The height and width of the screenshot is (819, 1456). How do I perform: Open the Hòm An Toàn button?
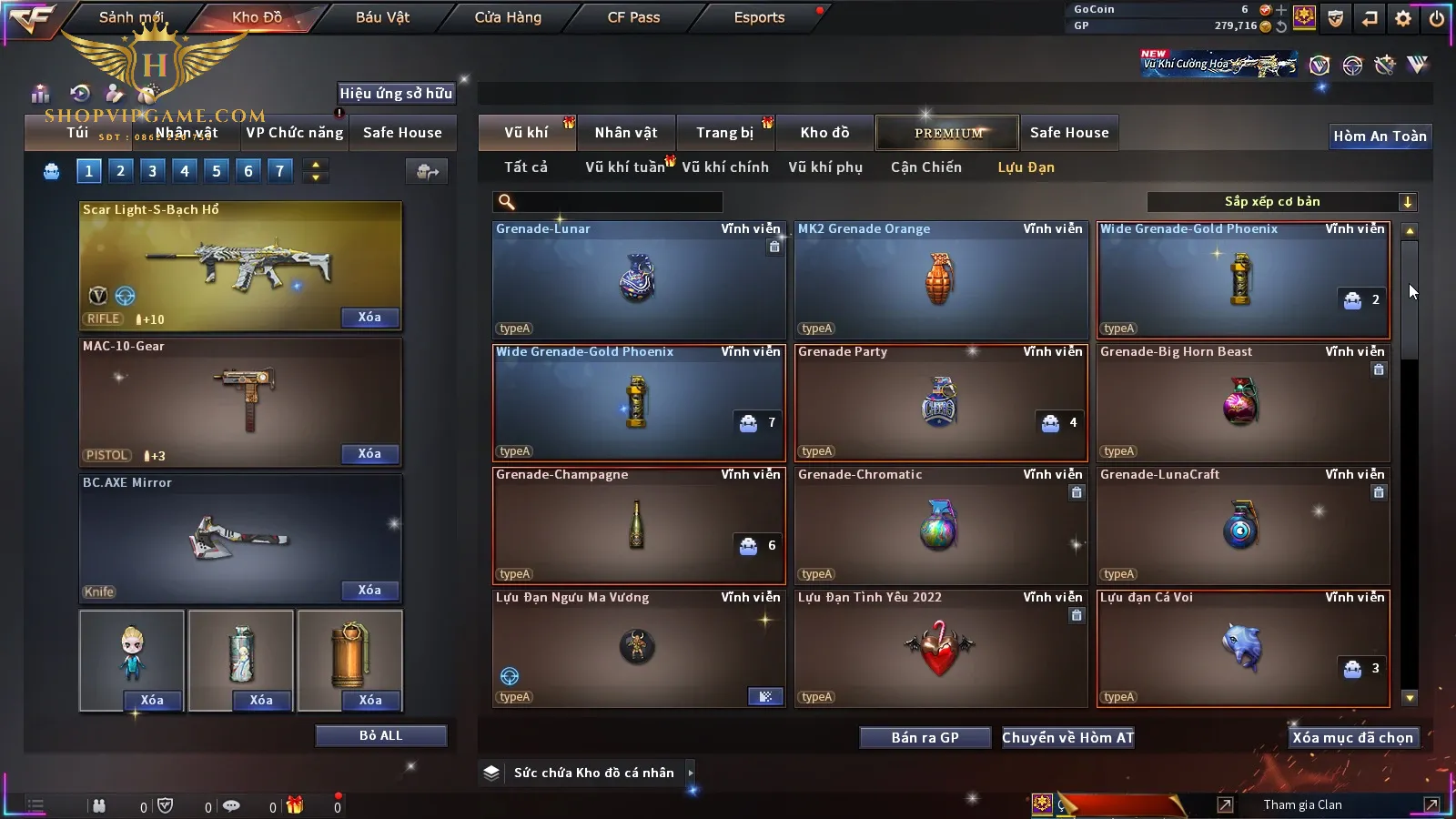(1380, 136)
